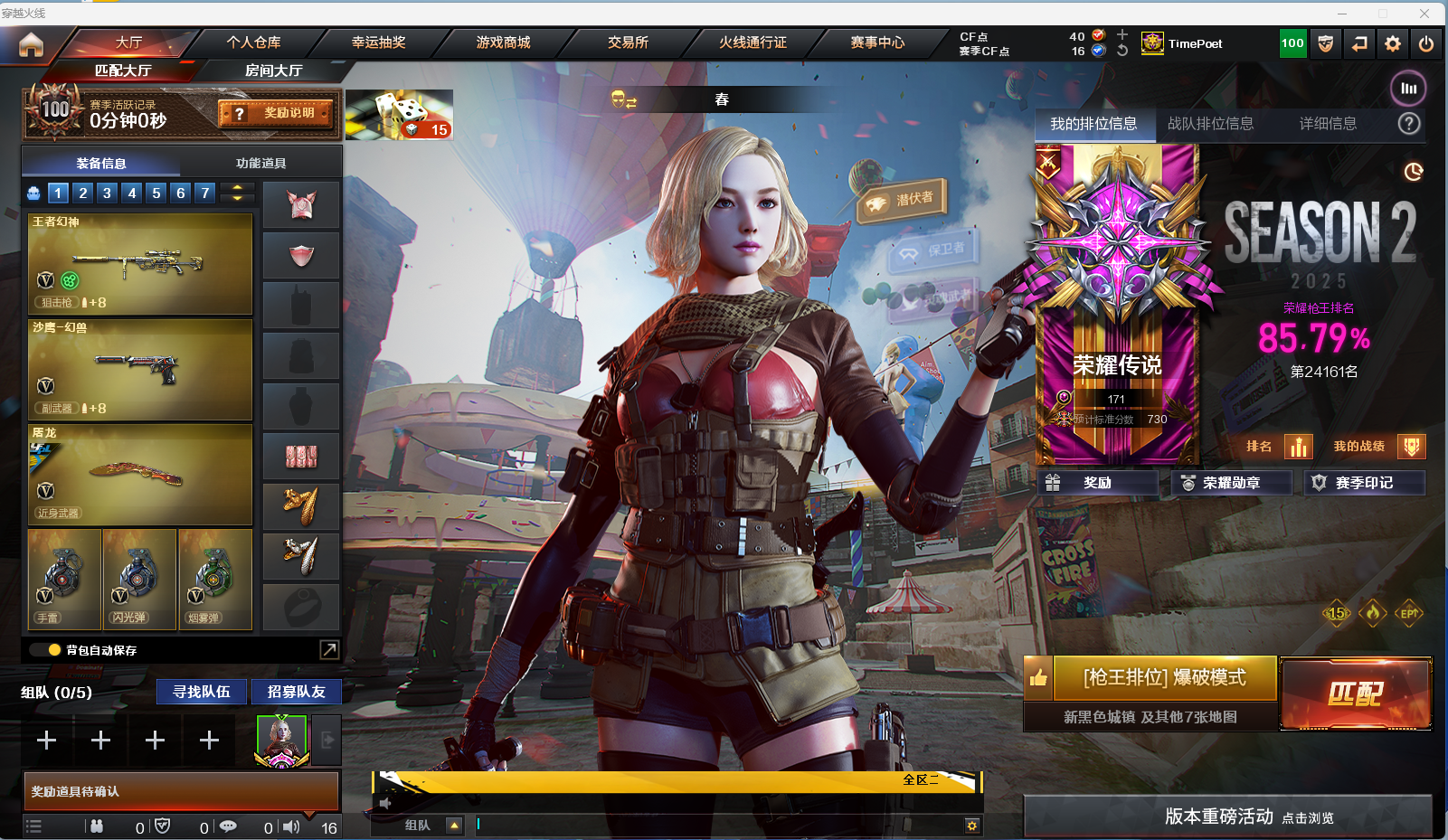Select the 王者幻神 sniper rifle slot
Screen dimensions: 1448x840
(x=140, y=264)
